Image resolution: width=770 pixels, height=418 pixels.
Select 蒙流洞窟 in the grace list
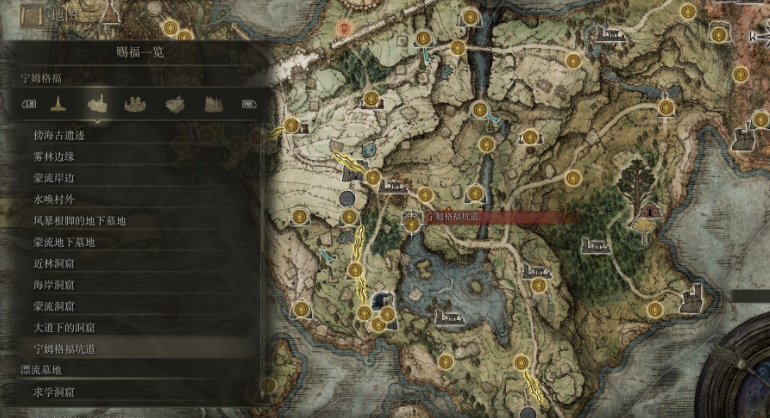55,306
